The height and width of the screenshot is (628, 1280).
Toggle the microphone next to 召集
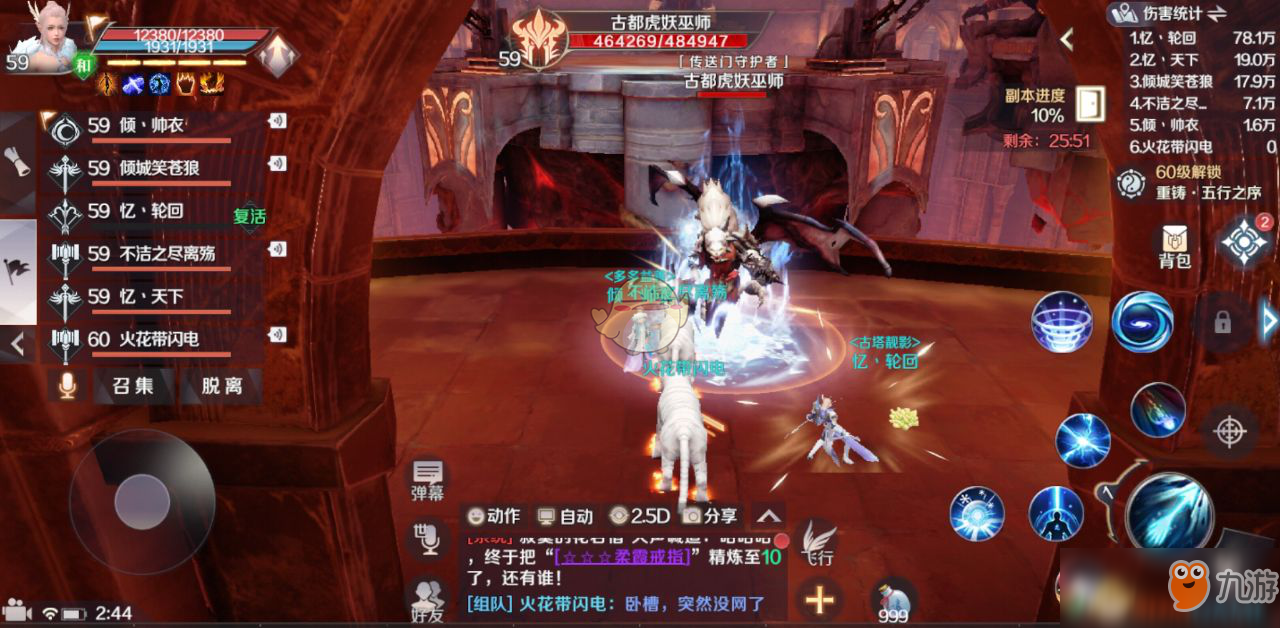(x=67, y=386)
